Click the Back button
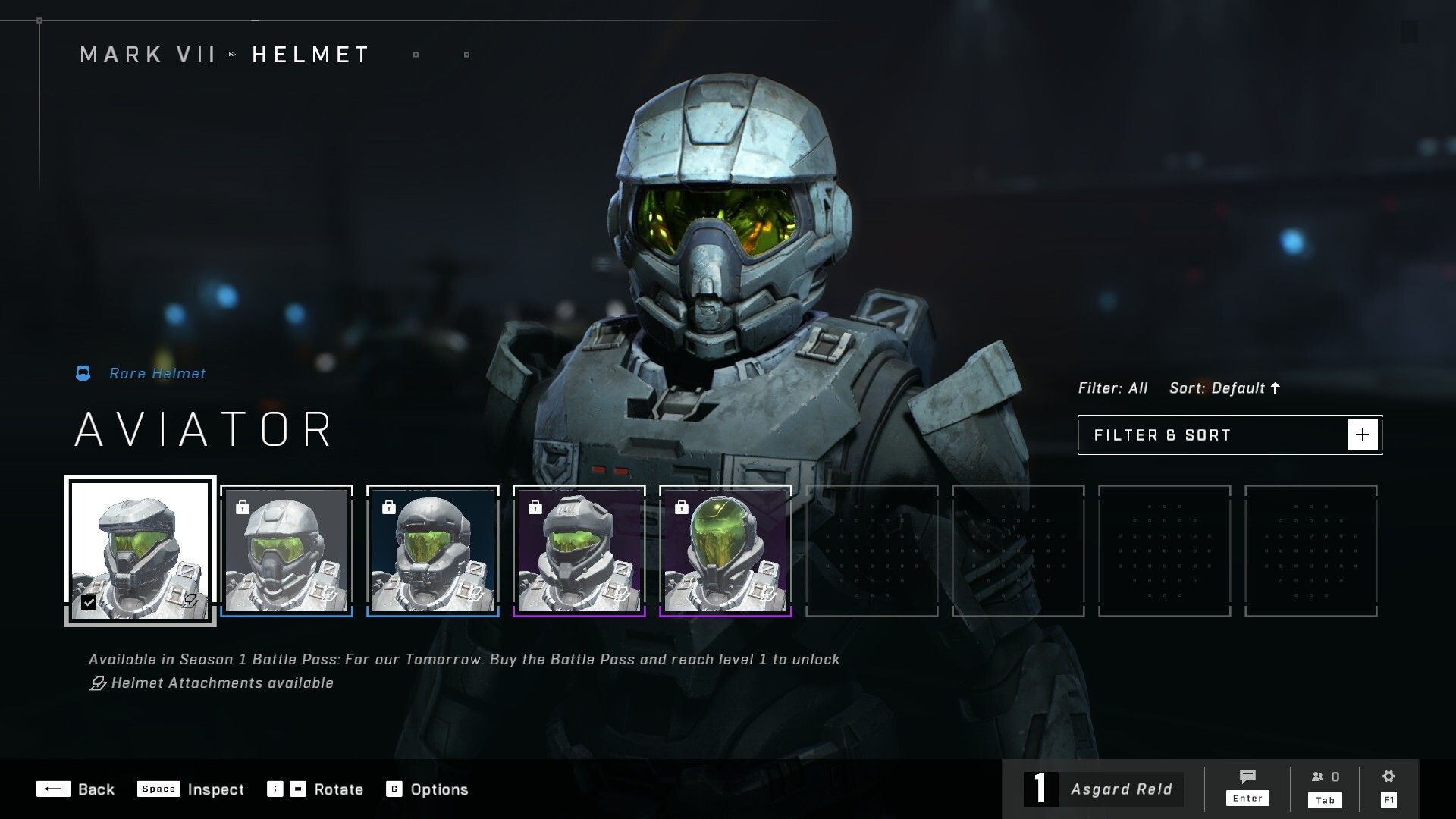The image size is (1456, 819). (75, 789)
